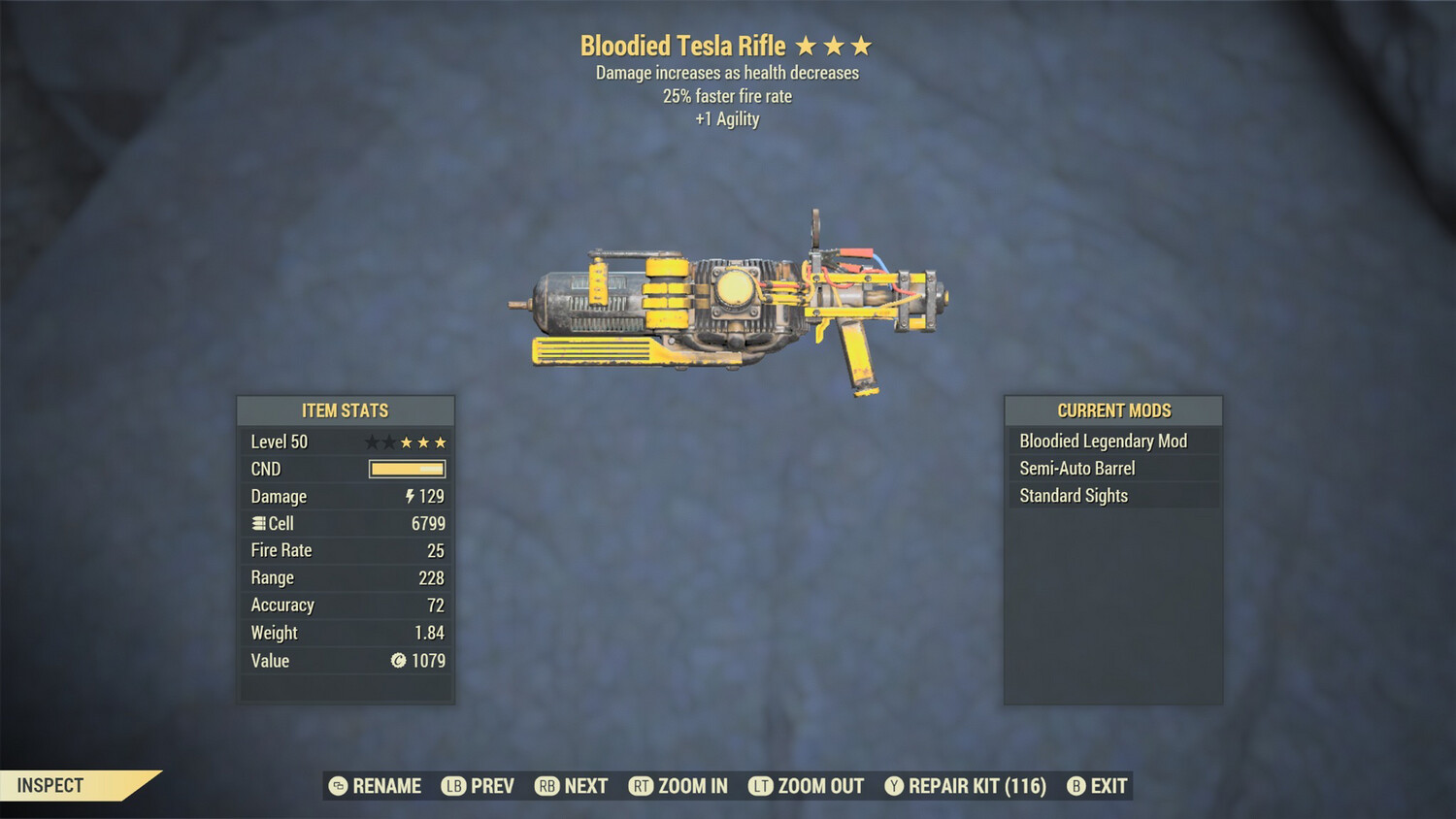The height and width of the screenshot is (819, 1456).
Task: Click the bottlecap icon beside Value 1079
Action: click(397, 661)
